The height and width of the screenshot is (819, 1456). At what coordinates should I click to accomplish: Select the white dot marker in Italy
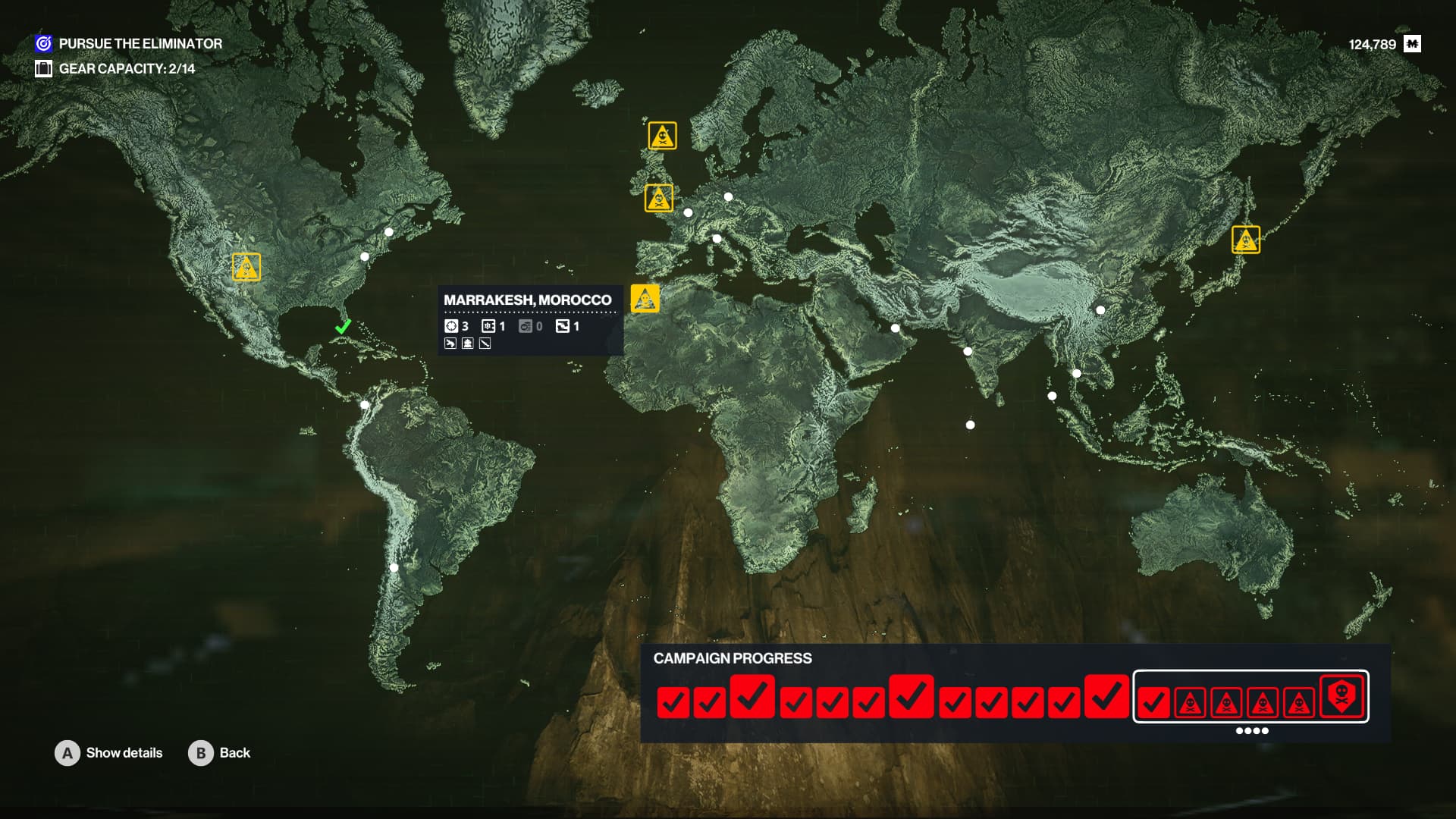pyautogui.click(x=717, y=239)
